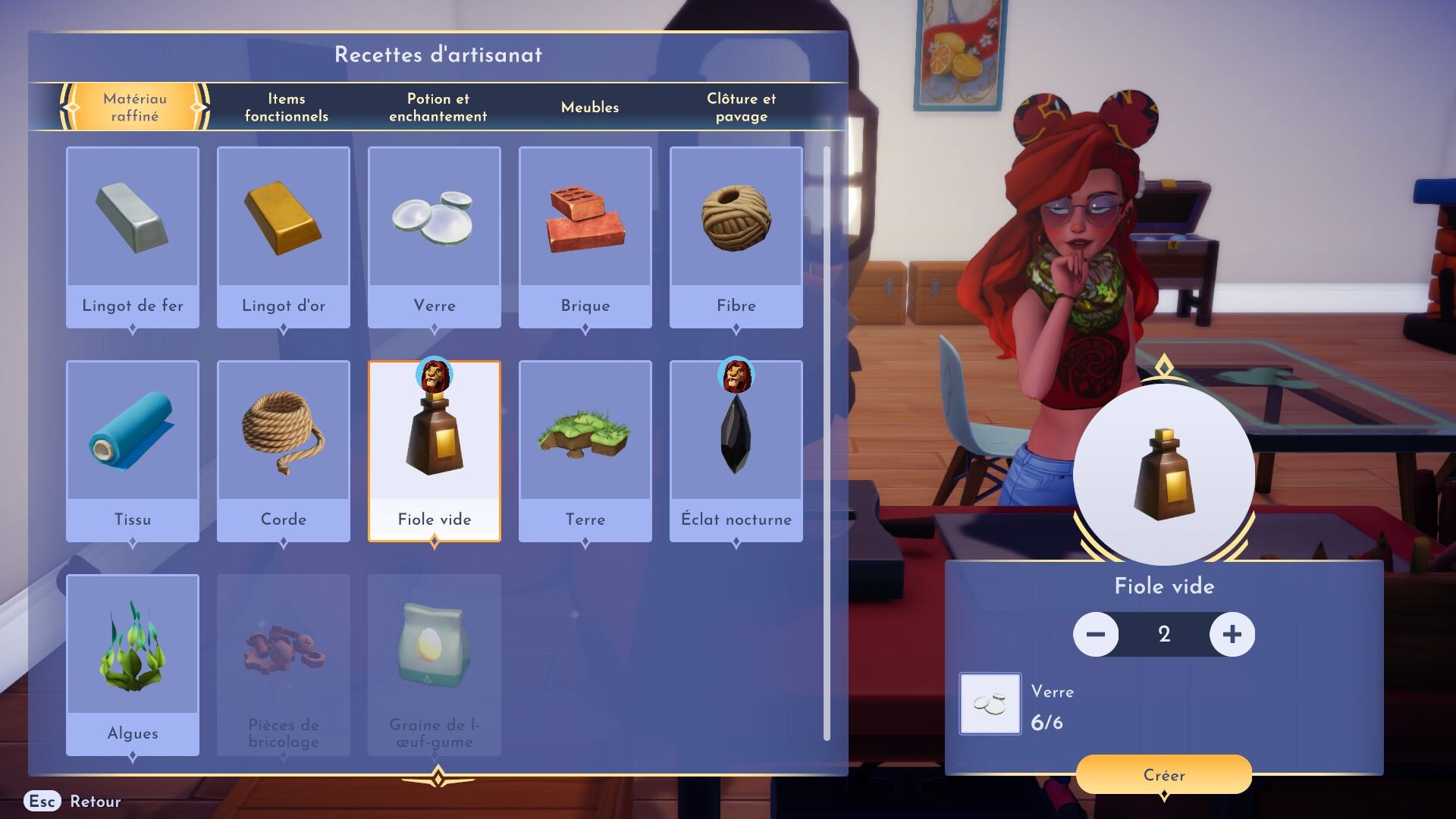This screenshot has height=819, width=1456.
Task: Select the Fiole vide recipe
Action: (435, 450)
